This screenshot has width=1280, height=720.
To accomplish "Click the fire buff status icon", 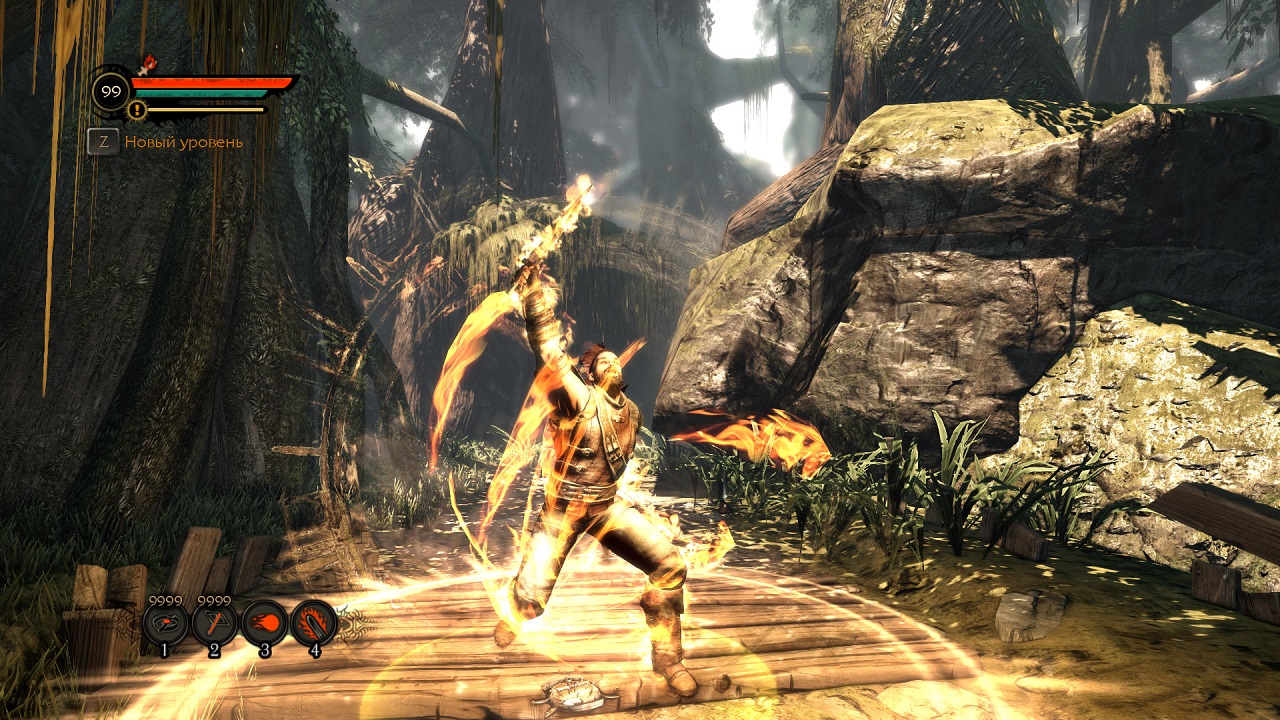I will [x=150, y=64].
